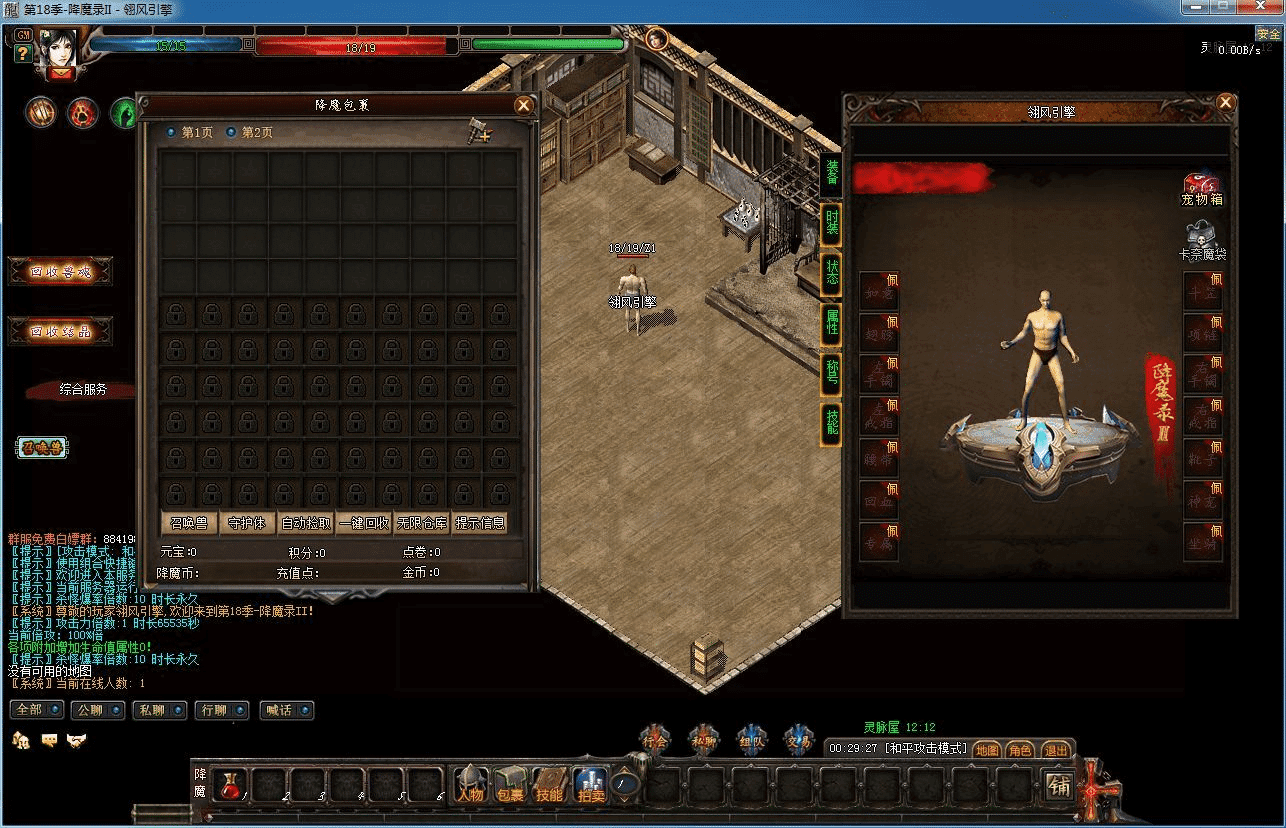The height and width of the screenshot is (828, 1286).
Task: Open the 守护体 option
Action: pos(247,523)
